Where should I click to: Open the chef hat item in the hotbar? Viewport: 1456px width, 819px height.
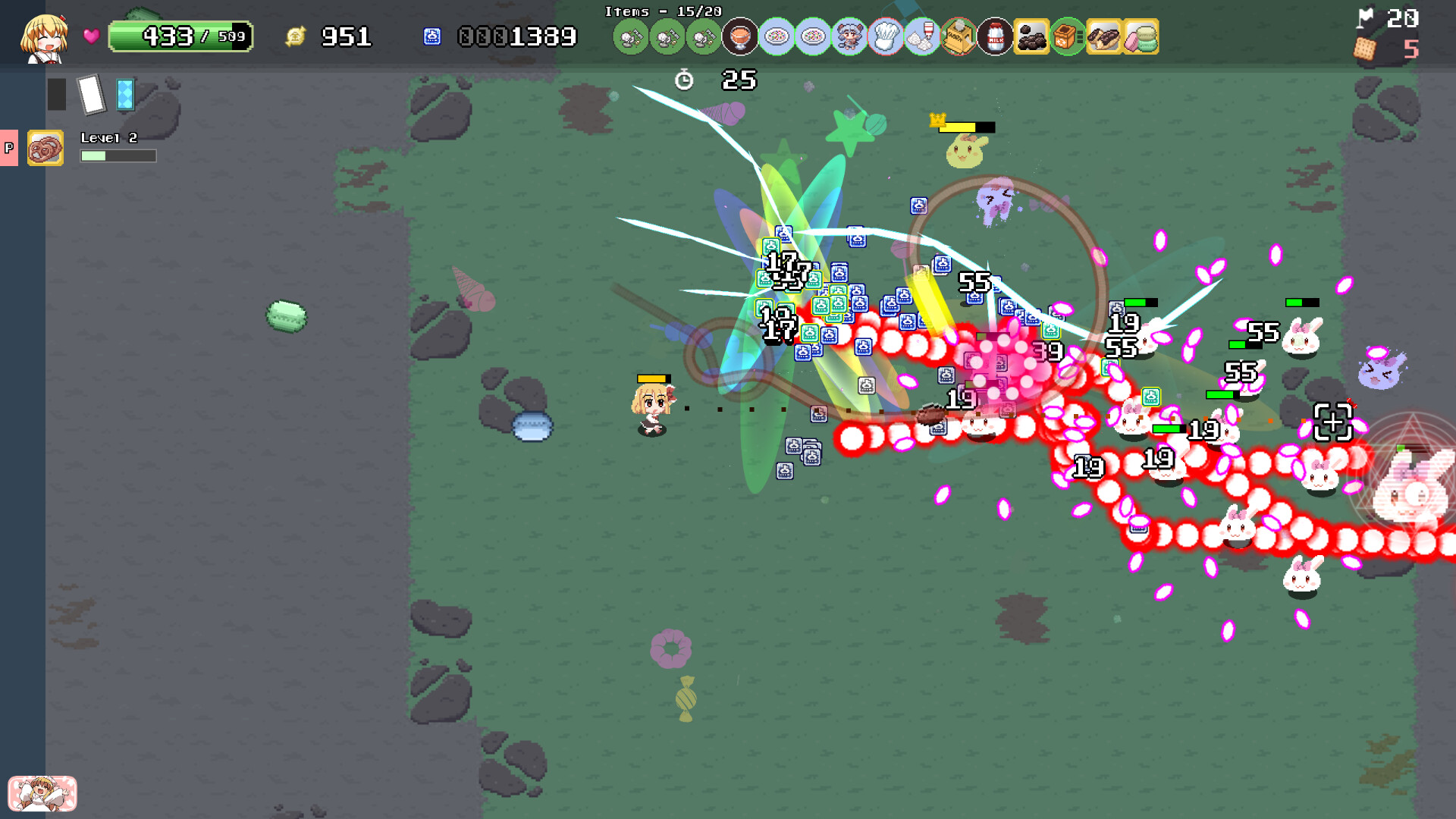pos(885,36)
